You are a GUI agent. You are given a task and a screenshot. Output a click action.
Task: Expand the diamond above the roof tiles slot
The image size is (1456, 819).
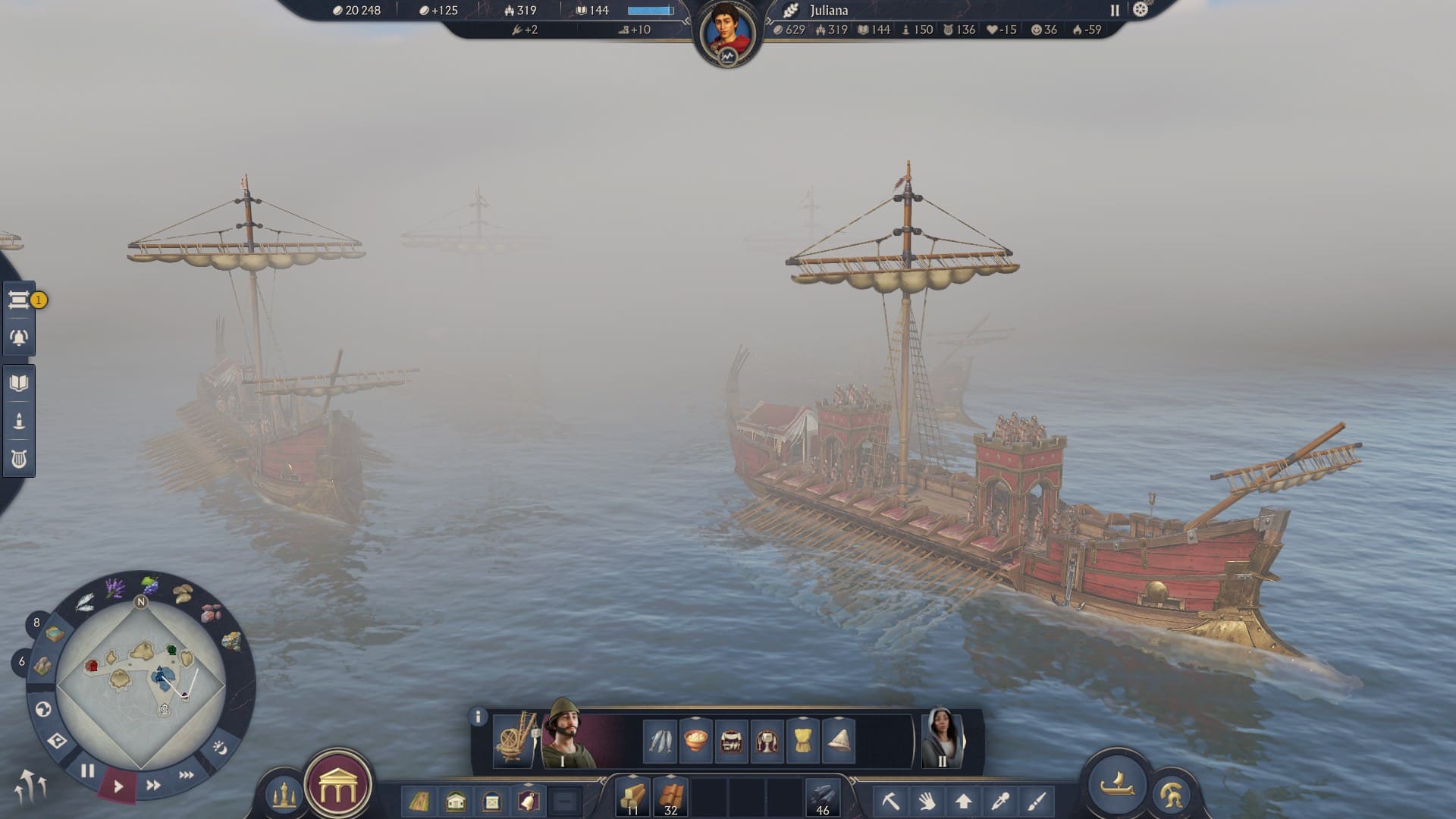tap(670, 775)
